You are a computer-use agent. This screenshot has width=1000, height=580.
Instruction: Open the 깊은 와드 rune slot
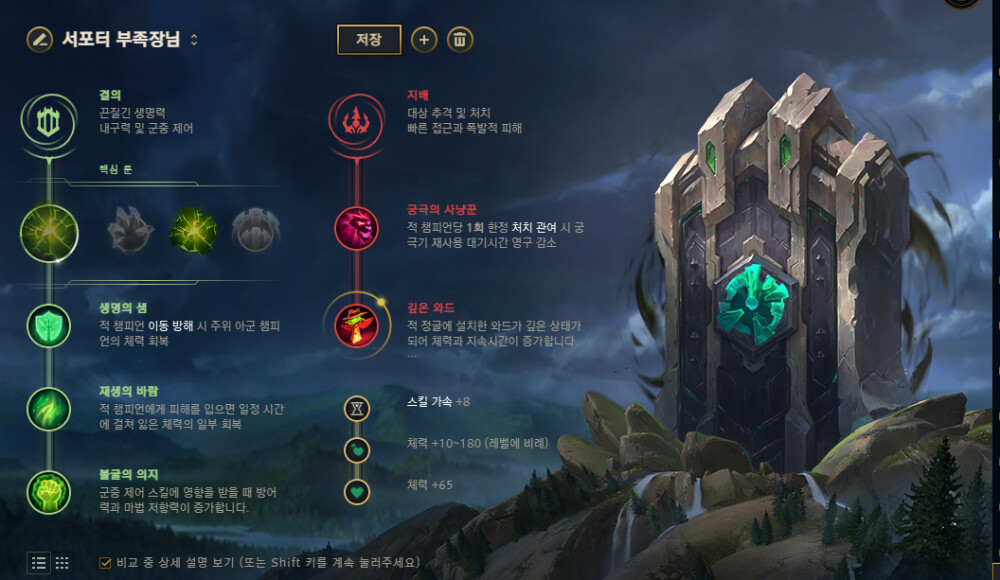click(x=357, y=325)
